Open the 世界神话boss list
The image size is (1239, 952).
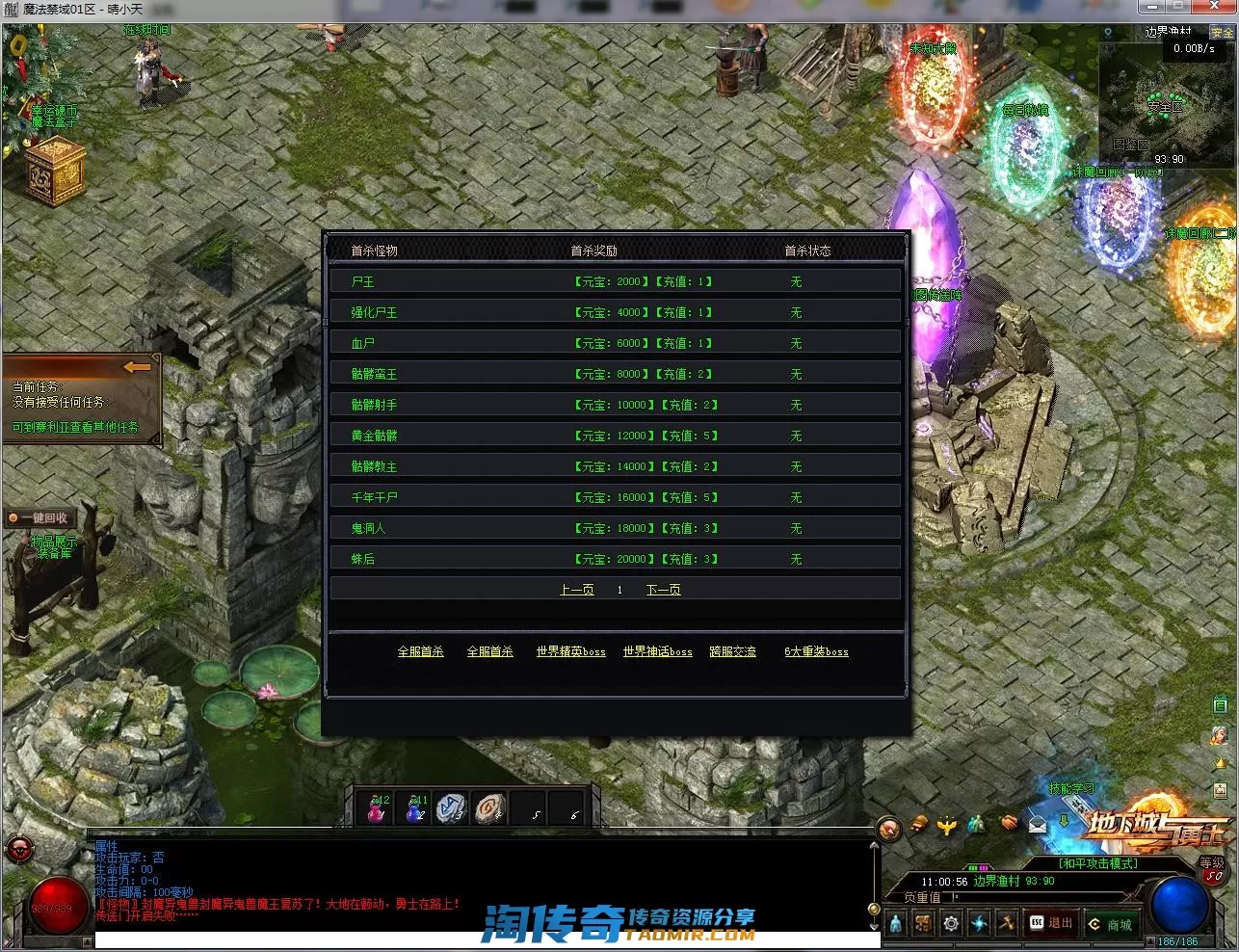tap(657, 652)
